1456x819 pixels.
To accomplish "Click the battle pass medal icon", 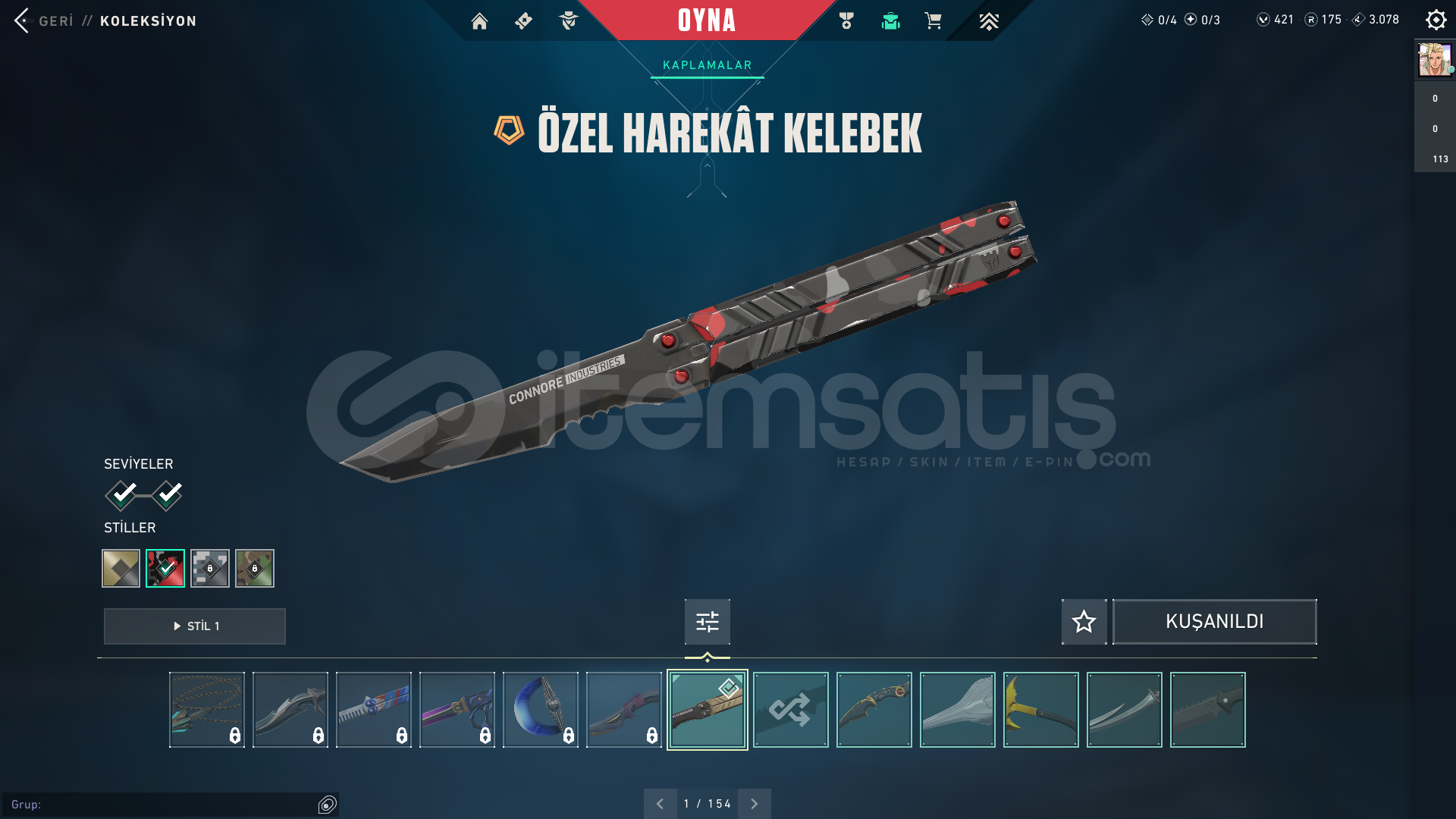I will pos(847,21).
